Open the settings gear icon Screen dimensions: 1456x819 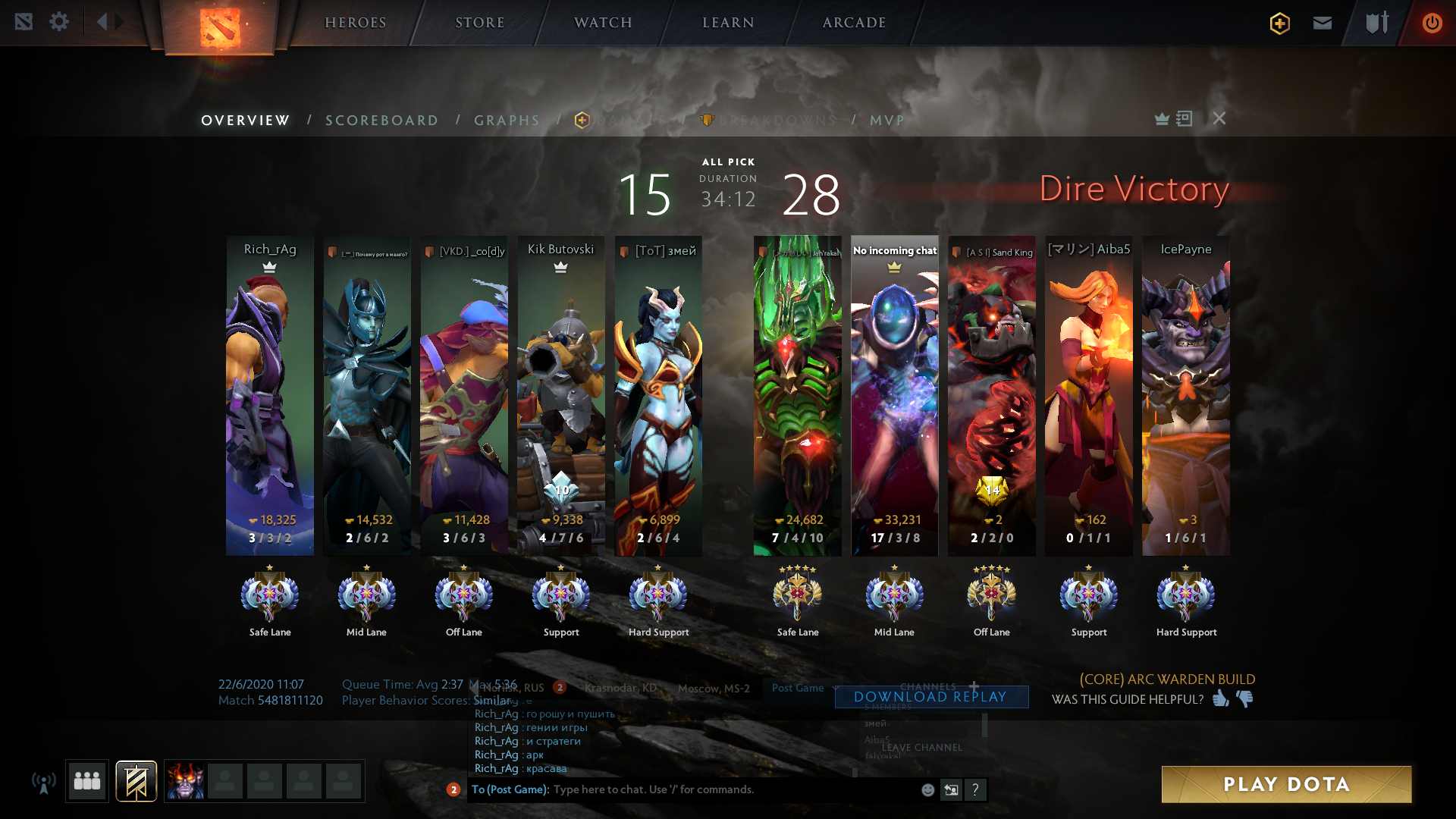click(59, 22)
